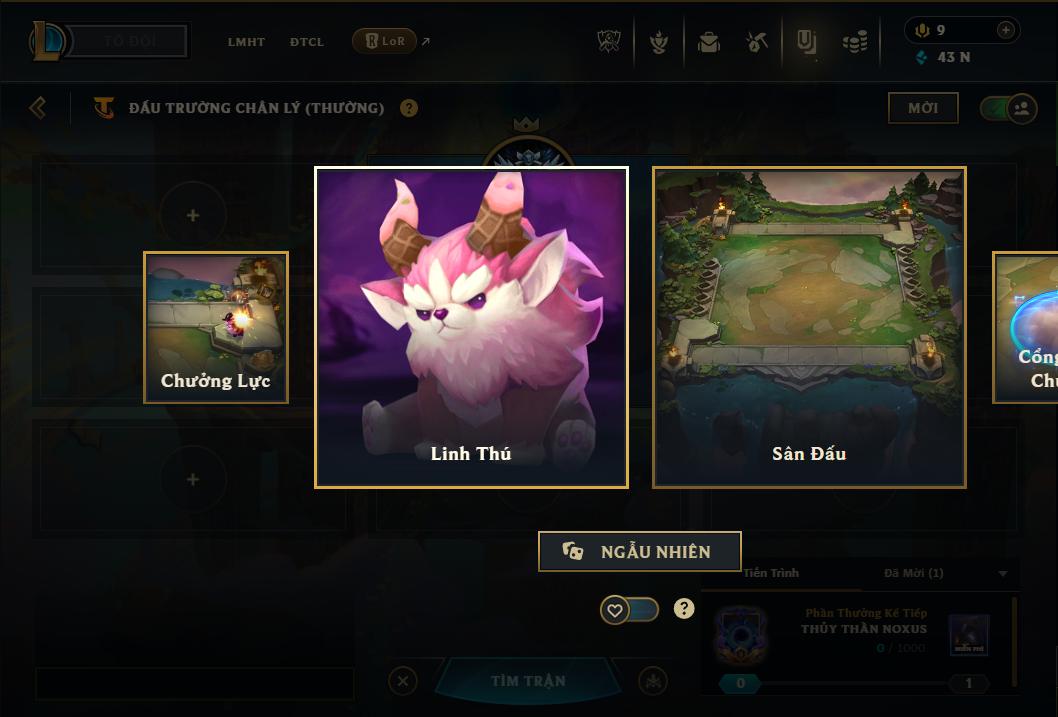Toggle the open party switch
The height and width of the screenshot is (717, 1058).
(1008, 108)
